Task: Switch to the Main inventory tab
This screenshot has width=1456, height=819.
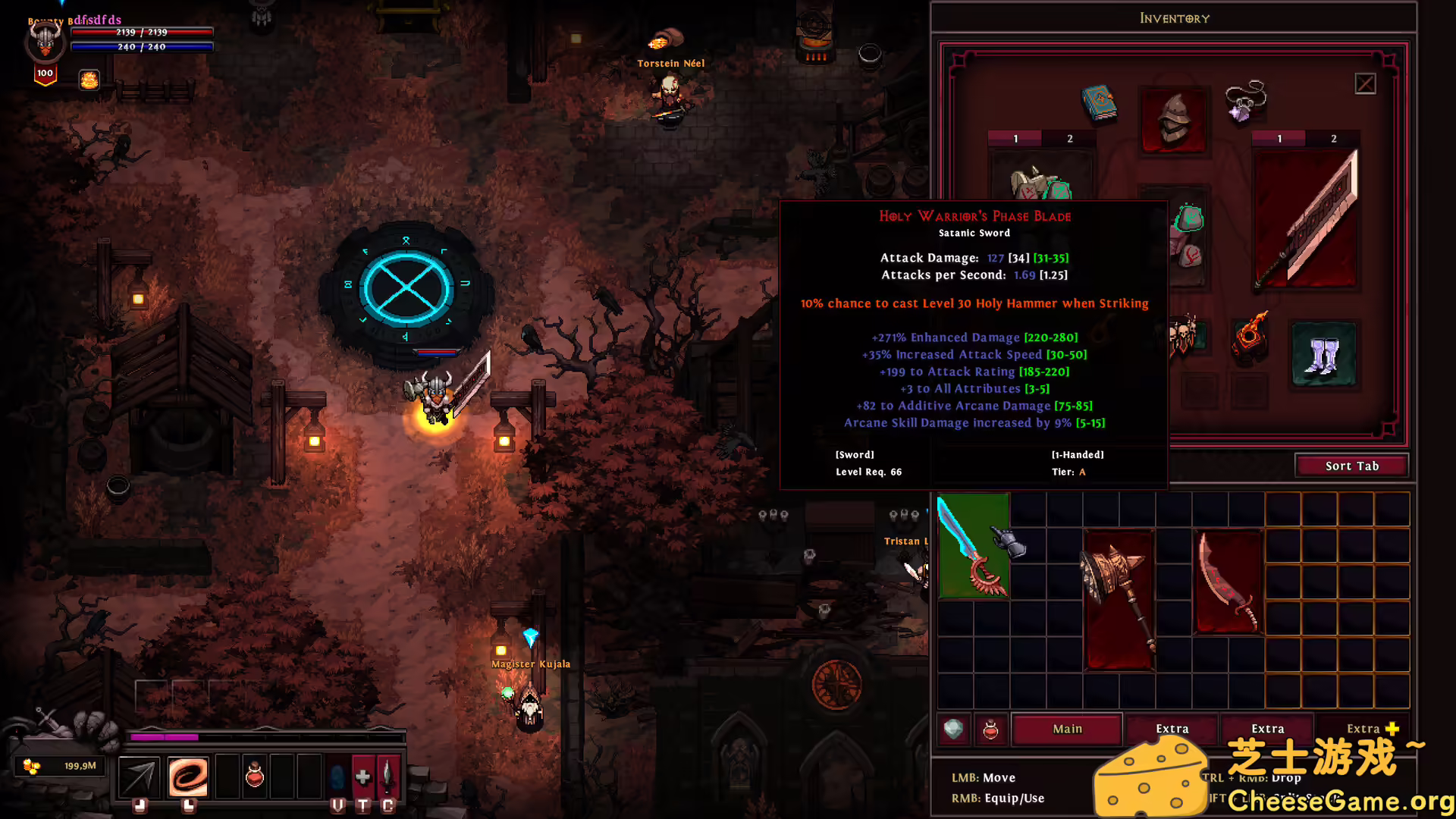Action: tap(1067, 729)
